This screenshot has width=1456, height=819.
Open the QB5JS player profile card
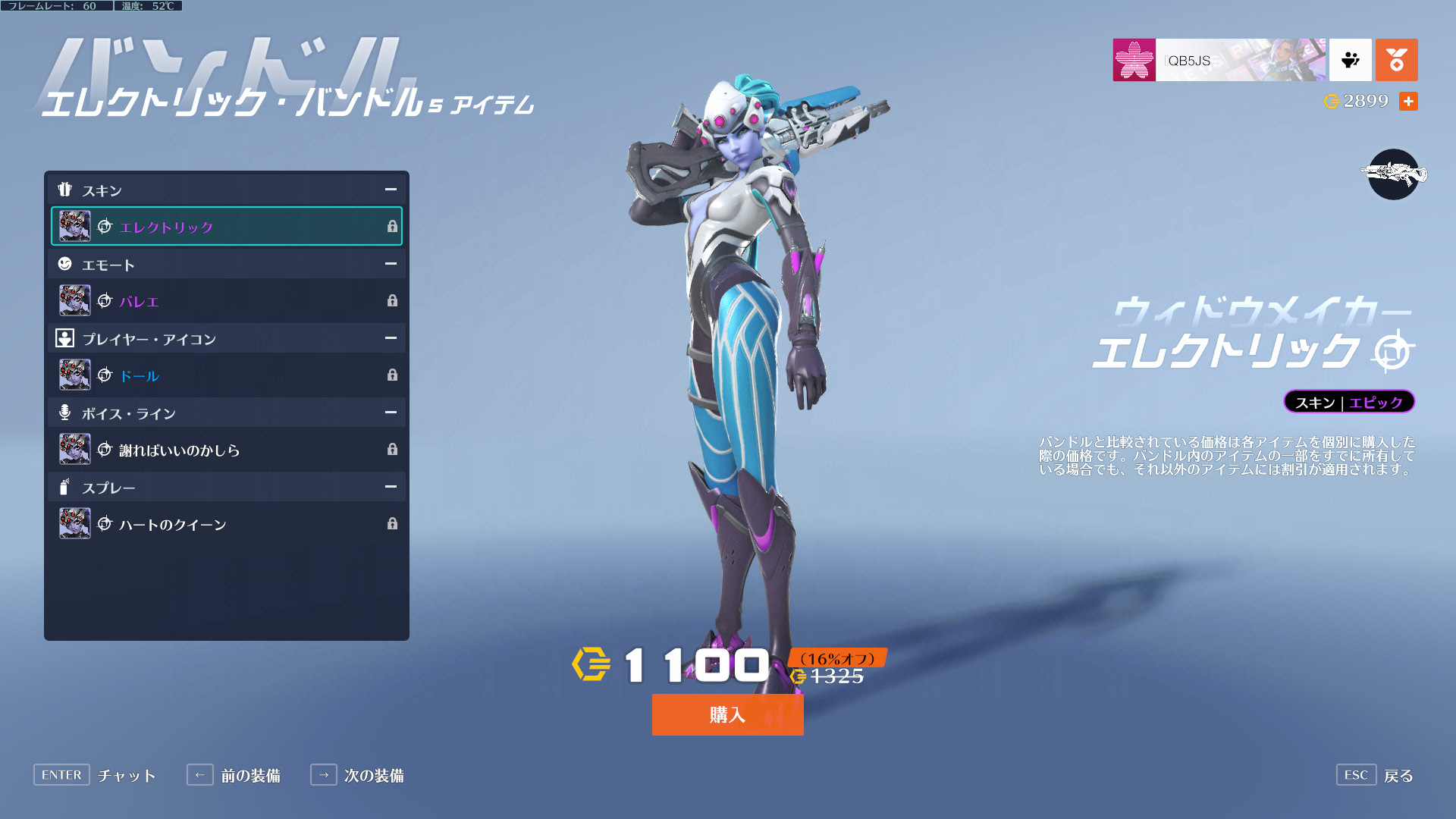1219,60
